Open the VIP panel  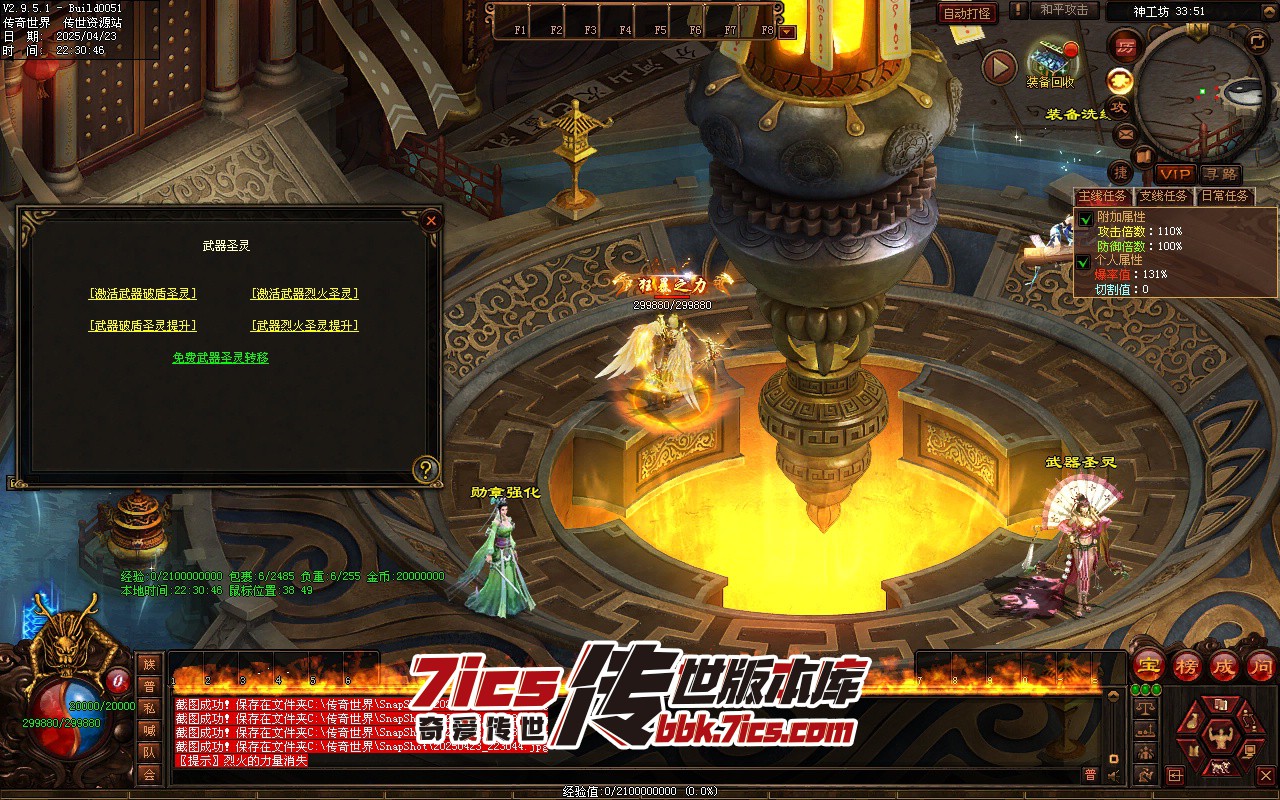pos(1176,174)
